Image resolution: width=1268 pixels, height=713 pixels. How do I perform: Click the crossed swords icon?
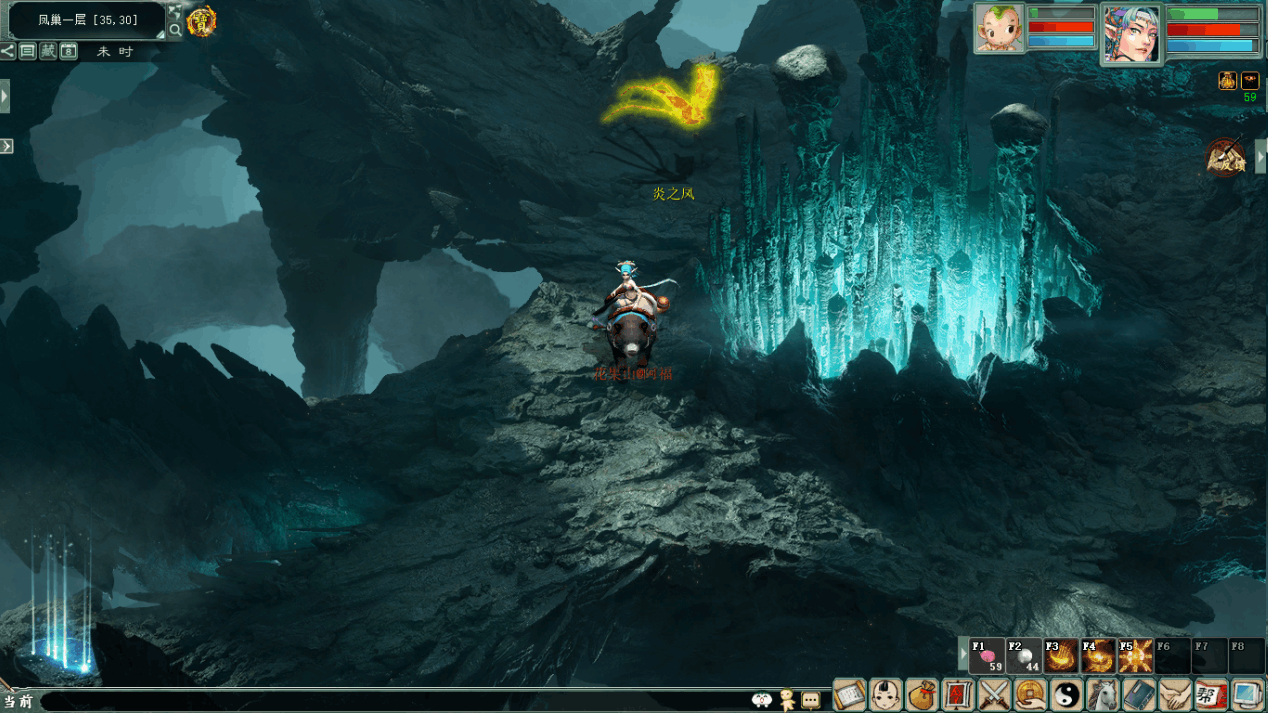pos(994,694)
